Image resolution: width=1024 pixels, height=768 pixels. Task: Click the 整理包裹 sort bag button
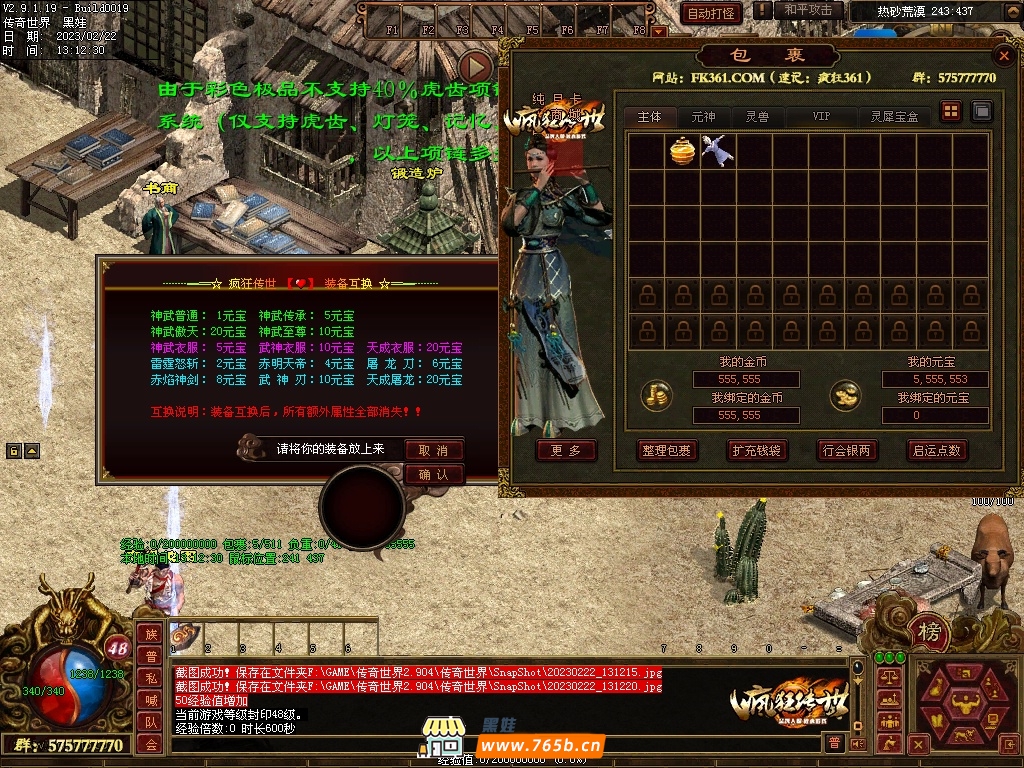667,450
